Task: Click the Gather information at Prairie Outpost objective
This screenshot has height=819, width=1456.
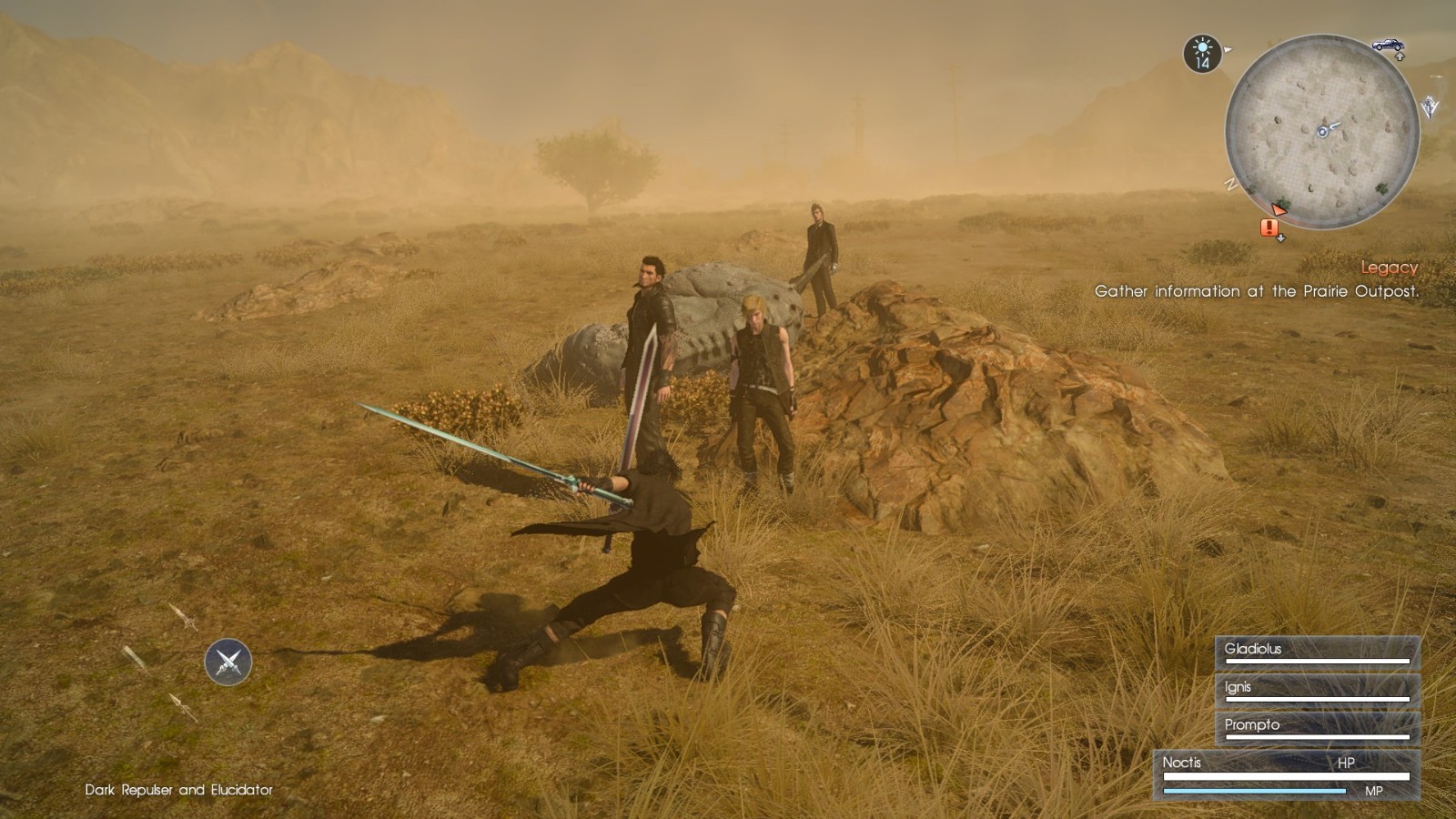Action: tap(1257, 292)
